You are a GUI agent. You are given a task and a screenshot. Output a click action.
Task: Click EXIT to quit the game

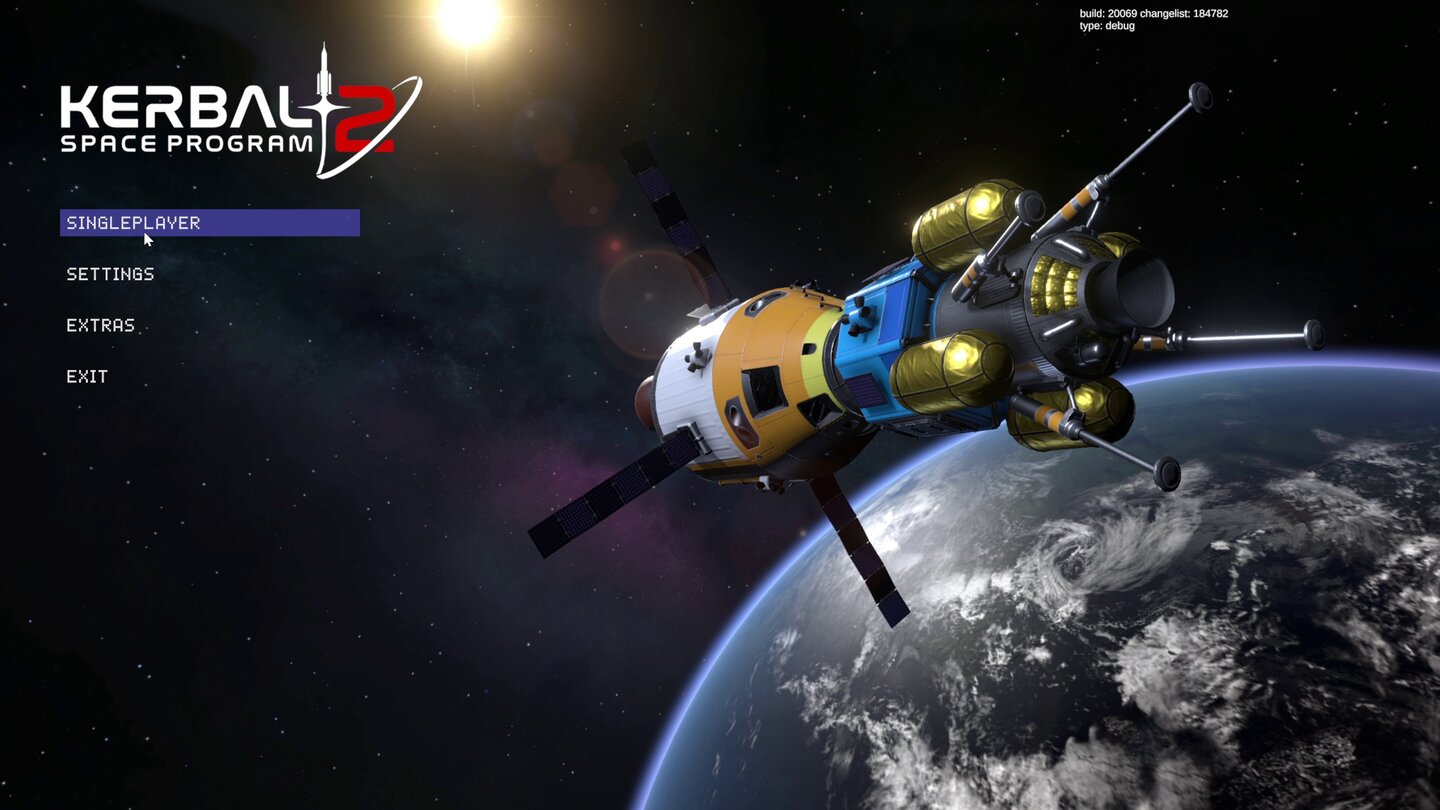[88, 376]
